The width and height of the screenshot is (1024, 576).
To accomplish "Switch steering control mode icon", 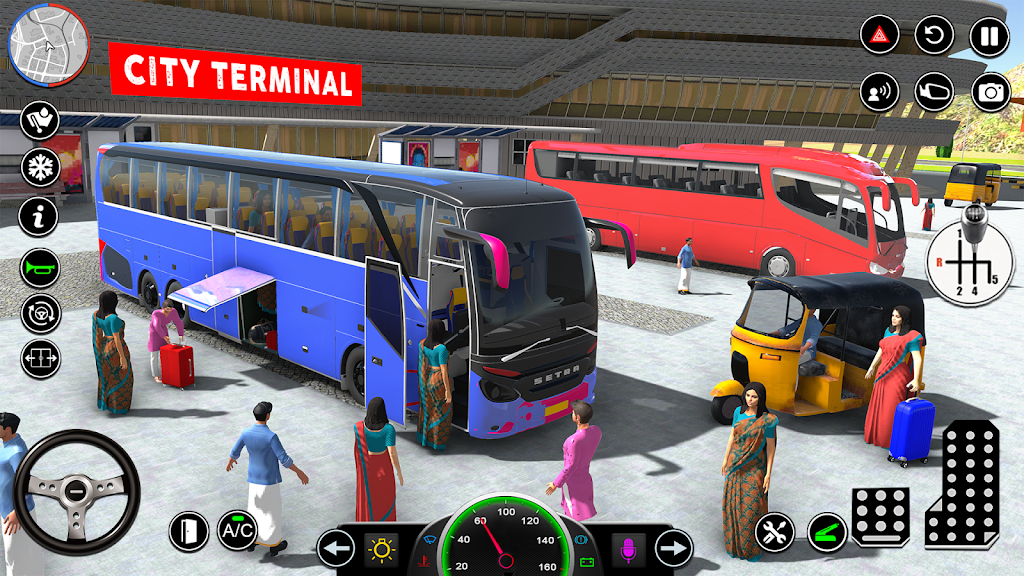I will (40, 313).
